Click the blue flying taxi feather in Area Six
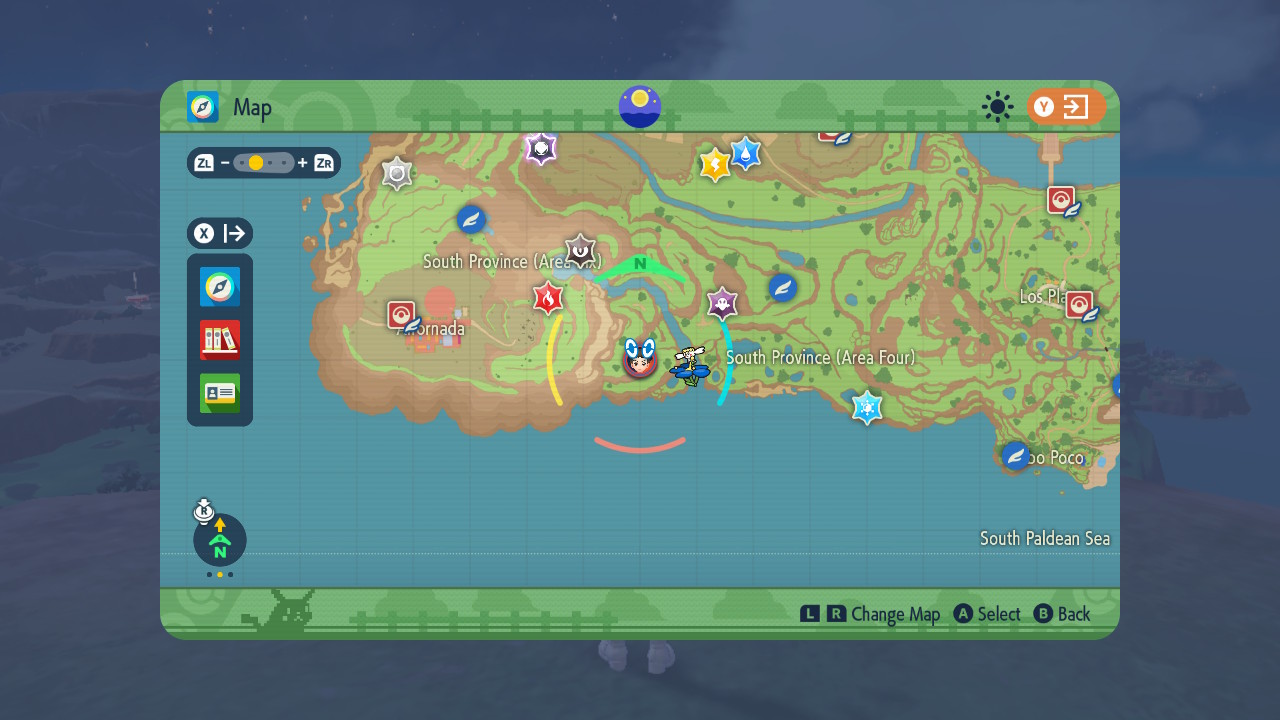The image size is (1280, 720). click(x=471, y=221)
